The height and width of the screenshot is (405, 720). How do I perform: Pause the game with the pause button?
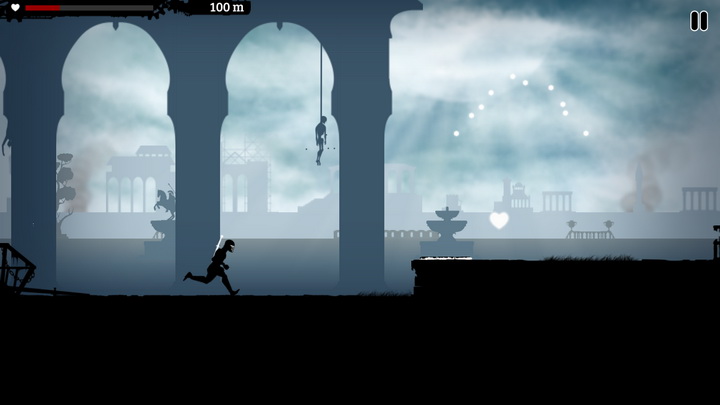[698, 21]
